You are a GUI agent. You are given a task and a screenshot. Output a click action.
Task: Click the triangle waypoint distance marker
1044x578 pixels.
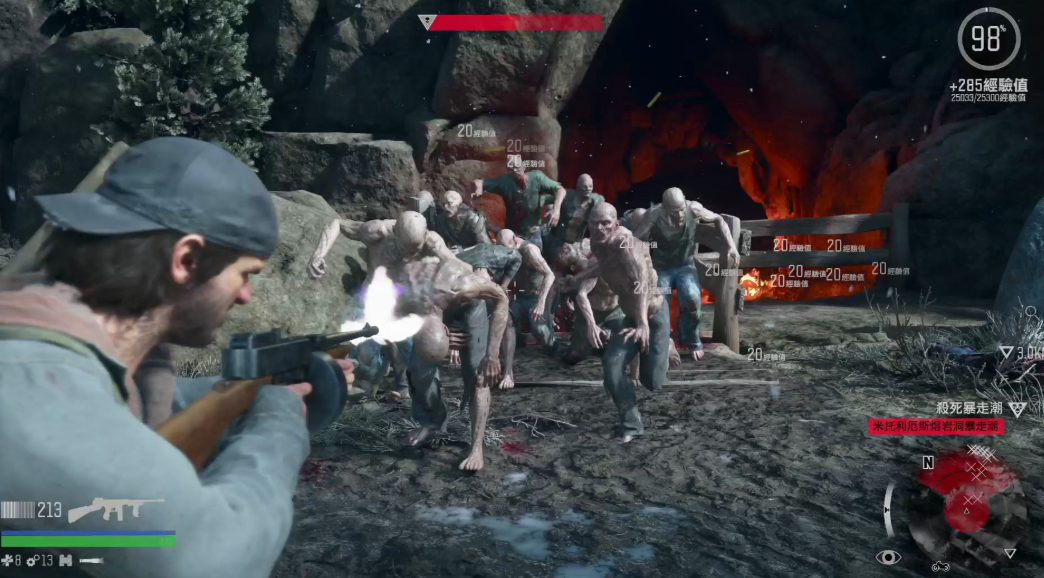[1005, 352]
